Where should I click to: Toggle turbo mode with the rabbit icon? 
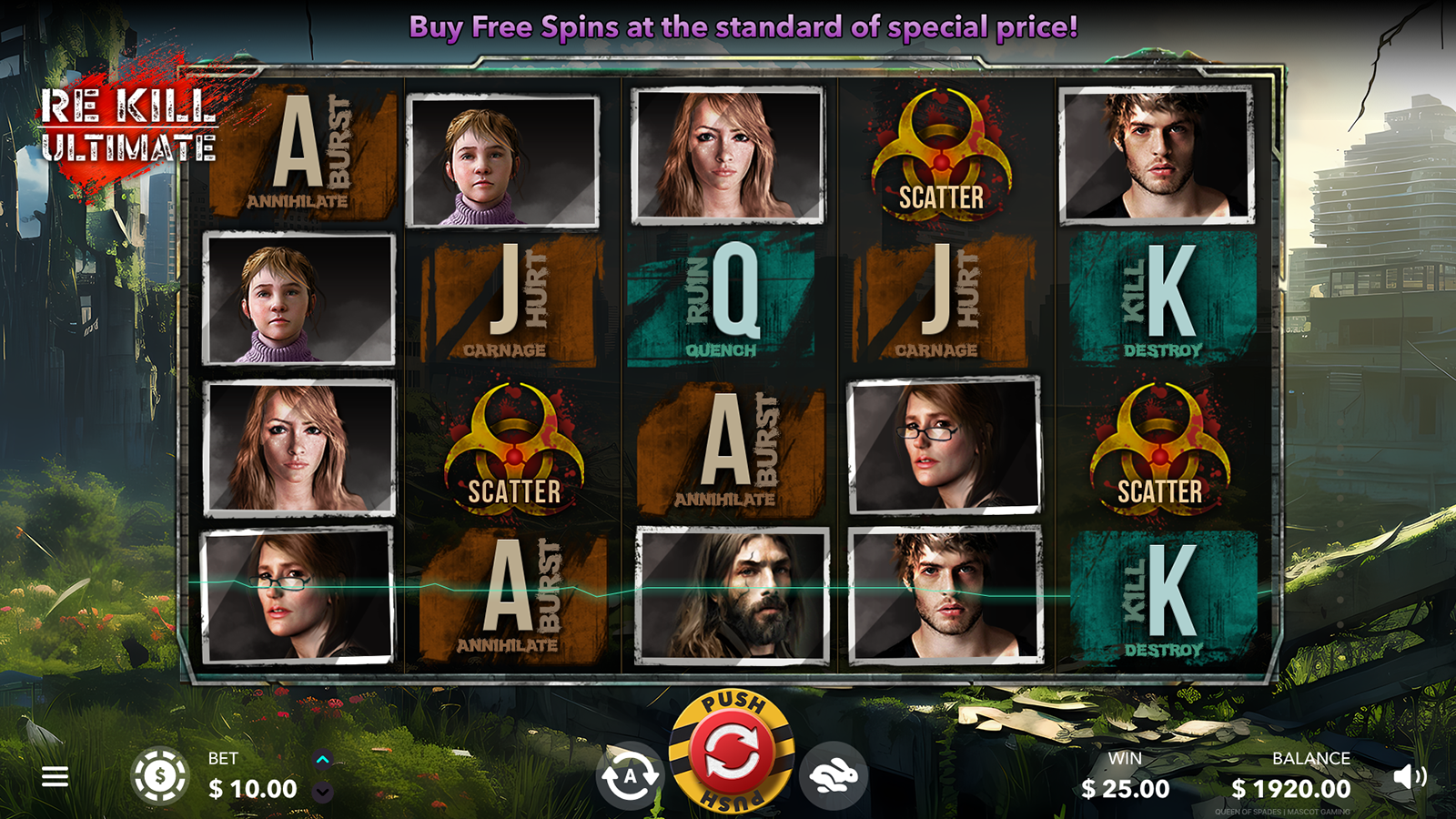833,776
